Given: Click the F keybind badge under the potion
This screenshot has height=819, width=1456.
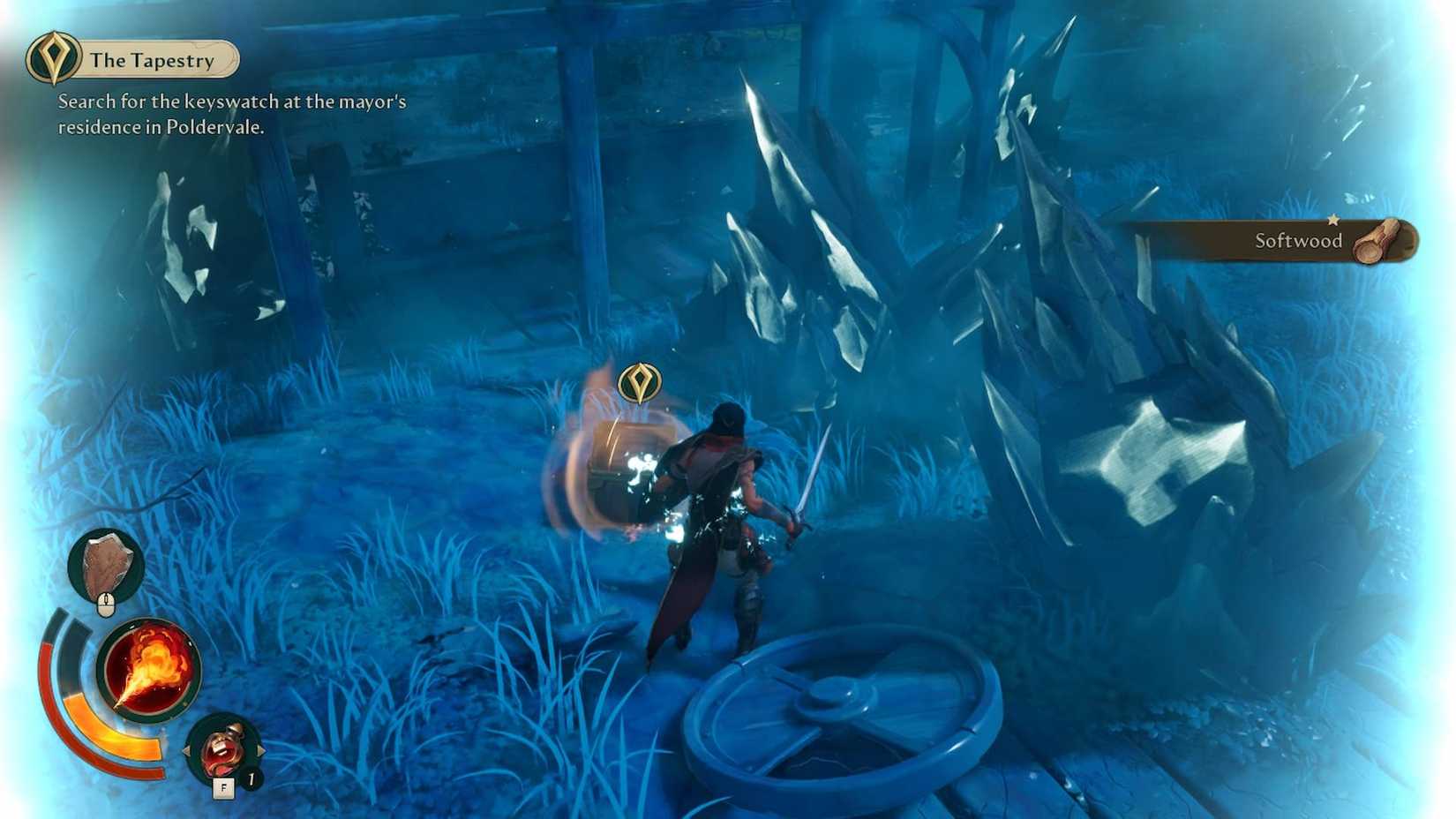Looking at the screenshot, I should [224, 786].
